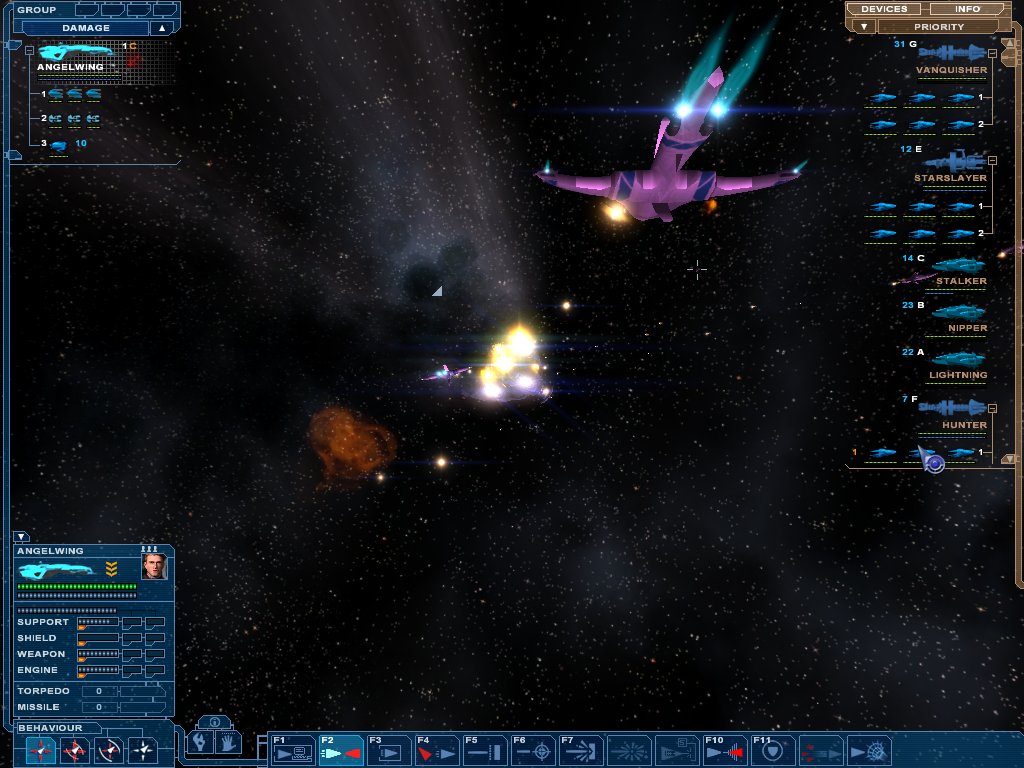This screenshot has width=1024, height=768.
Task: Select the Angelwing ship in group list
Action: [76, 52]
